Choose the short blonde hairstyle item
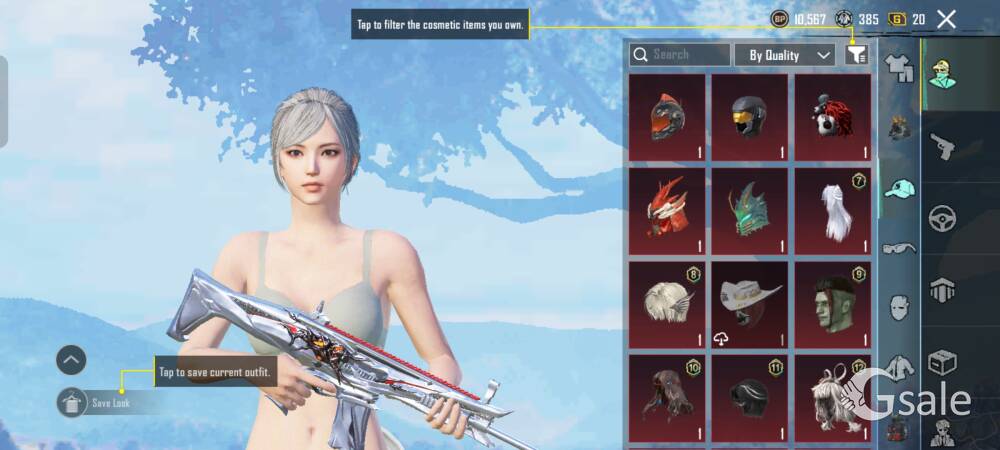 pos(667,304)
